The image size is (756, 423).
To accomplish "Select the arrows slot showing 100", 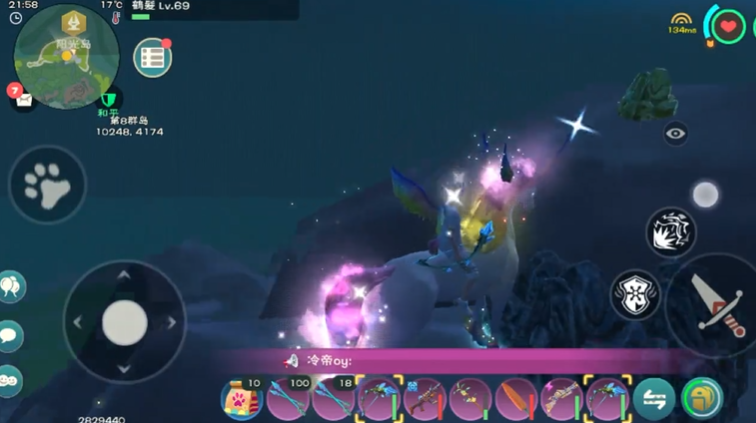I will click(x=288, y=399).
